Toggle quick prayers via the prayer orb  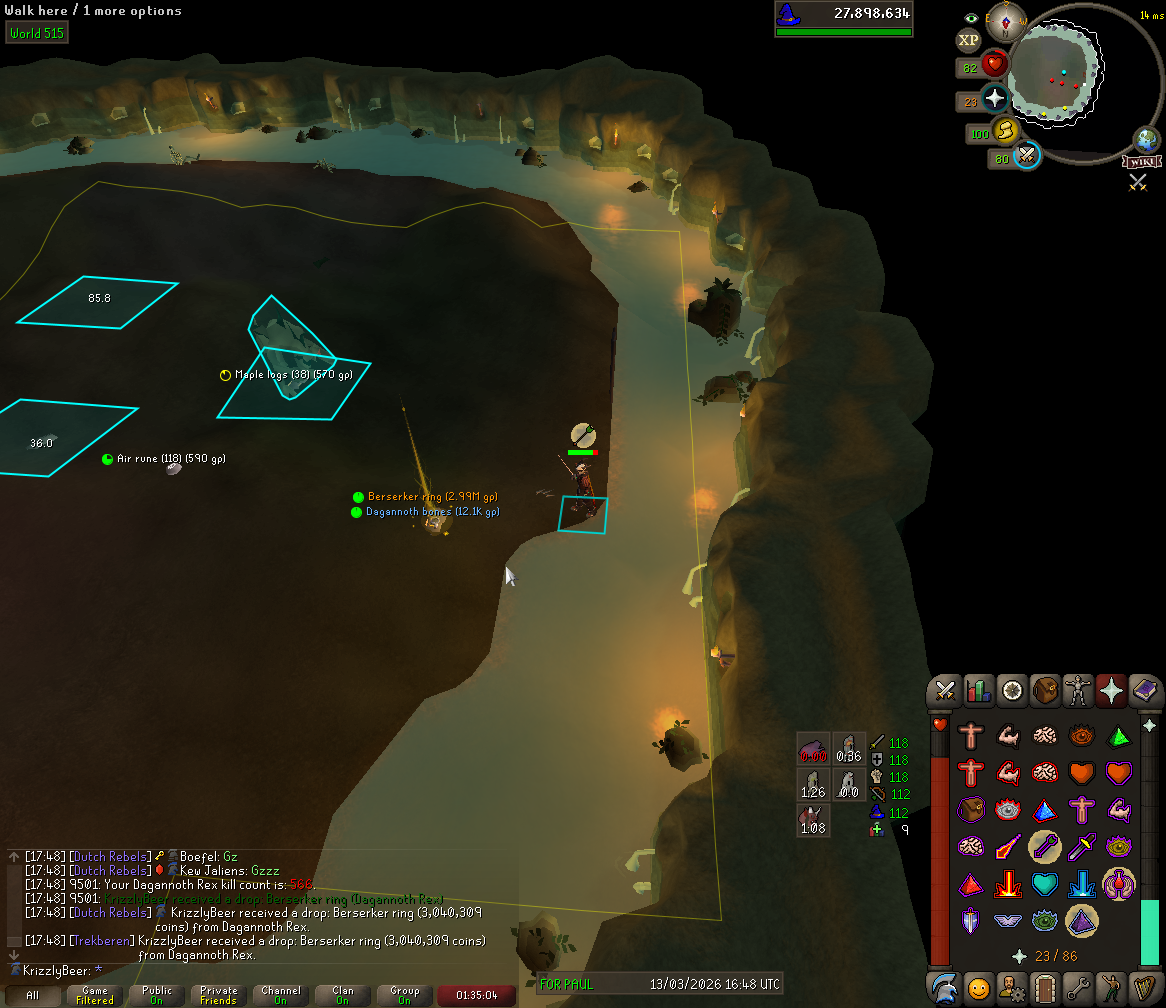click(x=996, y=100)
